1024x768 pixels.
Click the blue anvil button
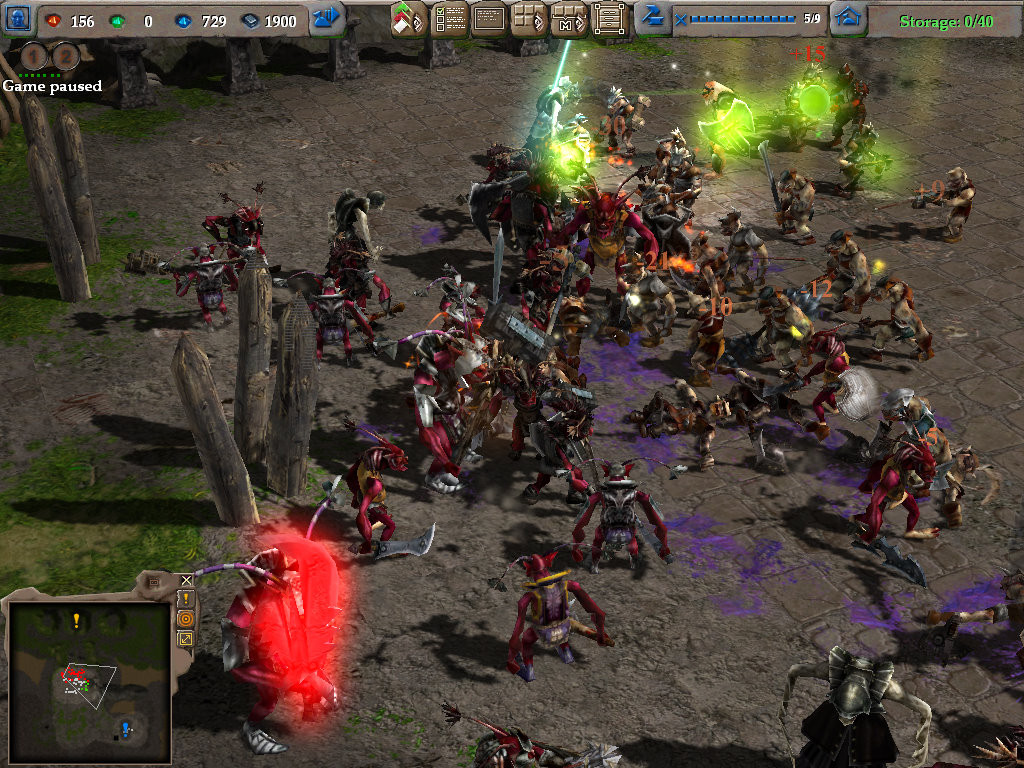[652, 17]
